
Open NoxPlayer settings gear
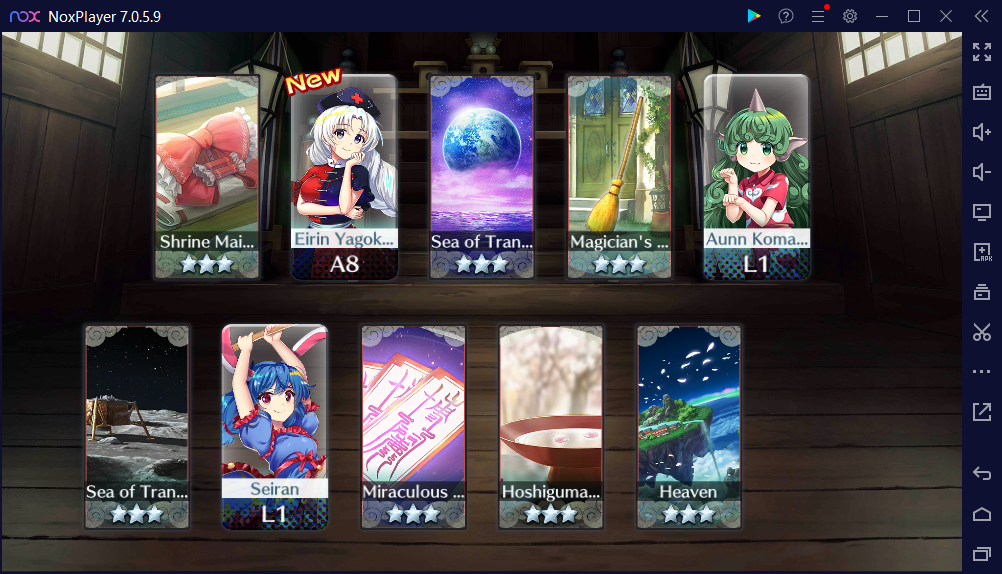coord(850,16)
